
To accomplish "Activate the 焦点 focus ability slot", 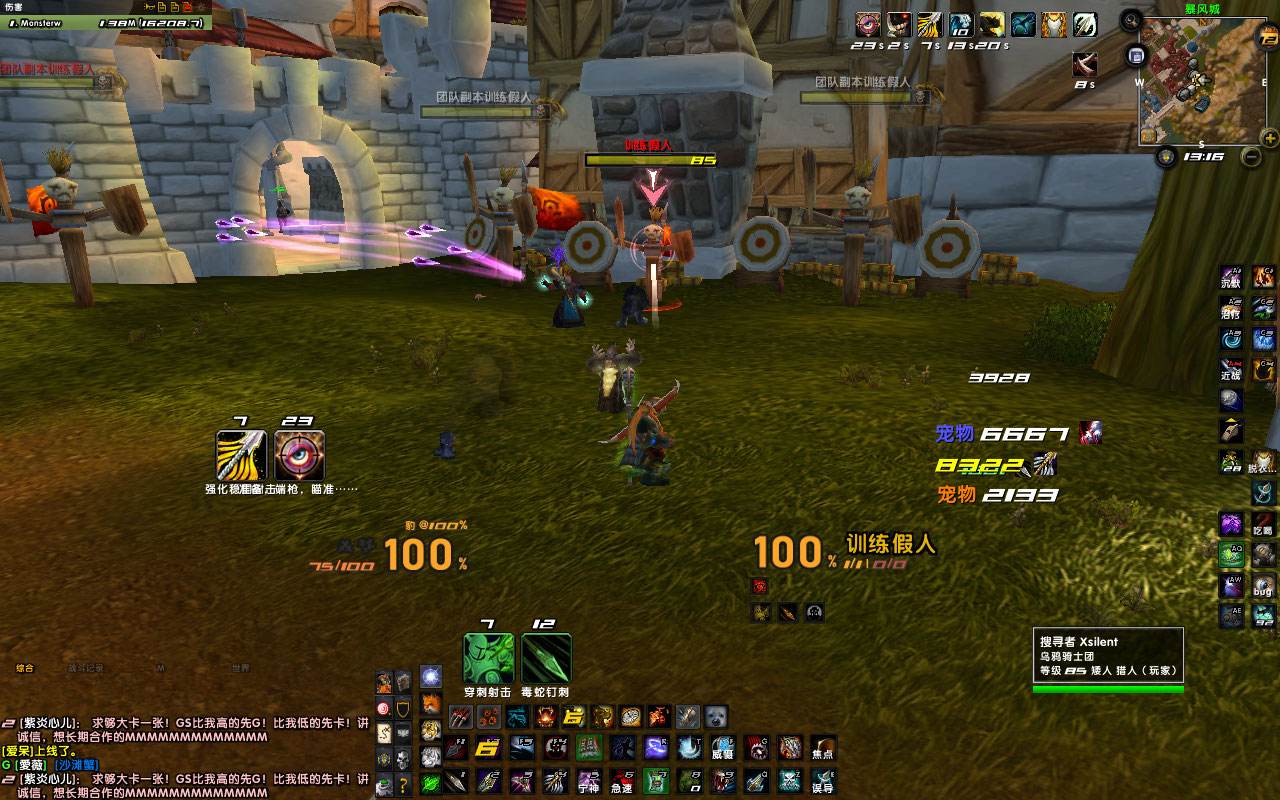I will tap(823, 748).
